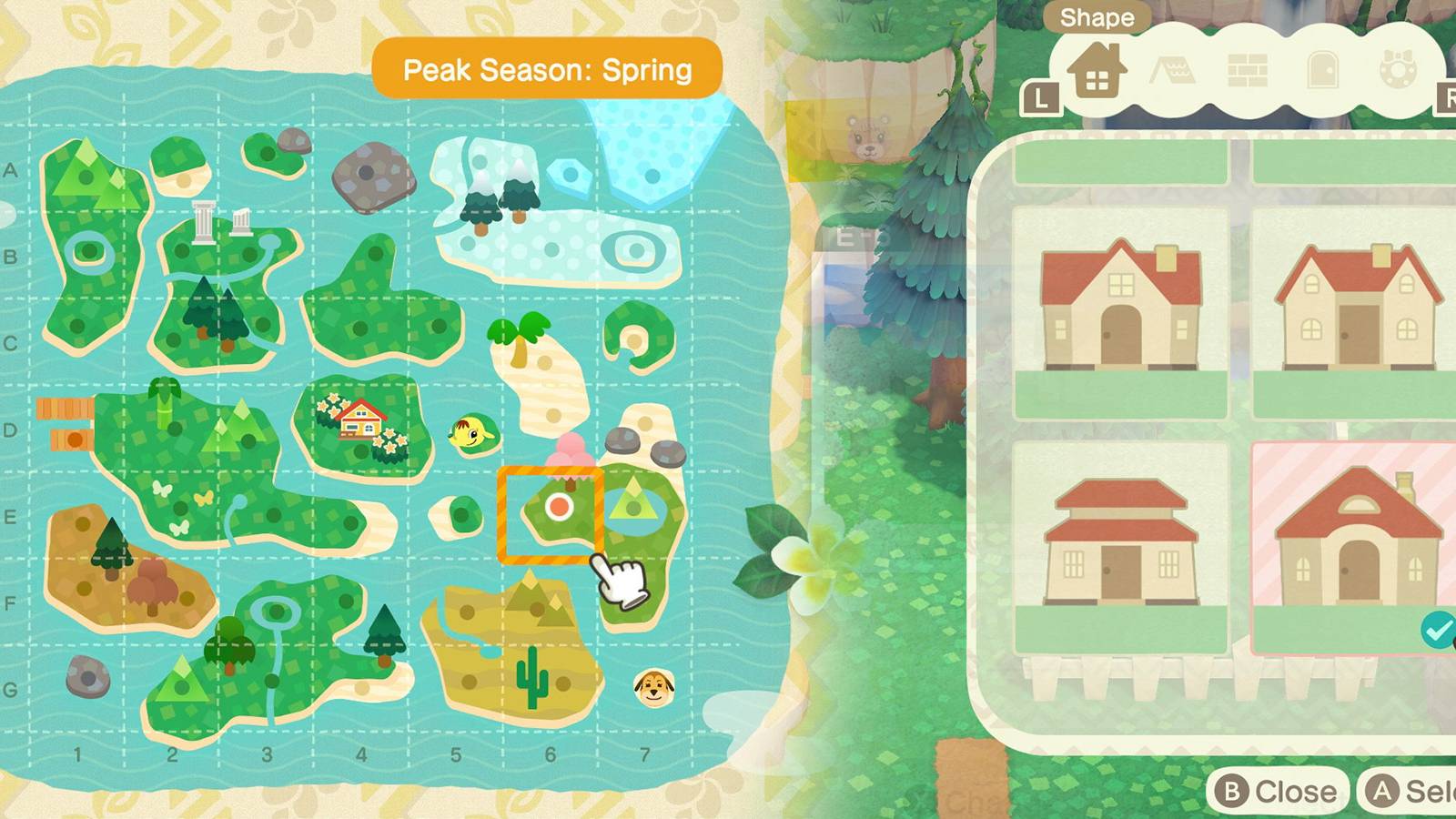
Task: Click the highlighted orange square on the map
Action: tap(548, 514)
